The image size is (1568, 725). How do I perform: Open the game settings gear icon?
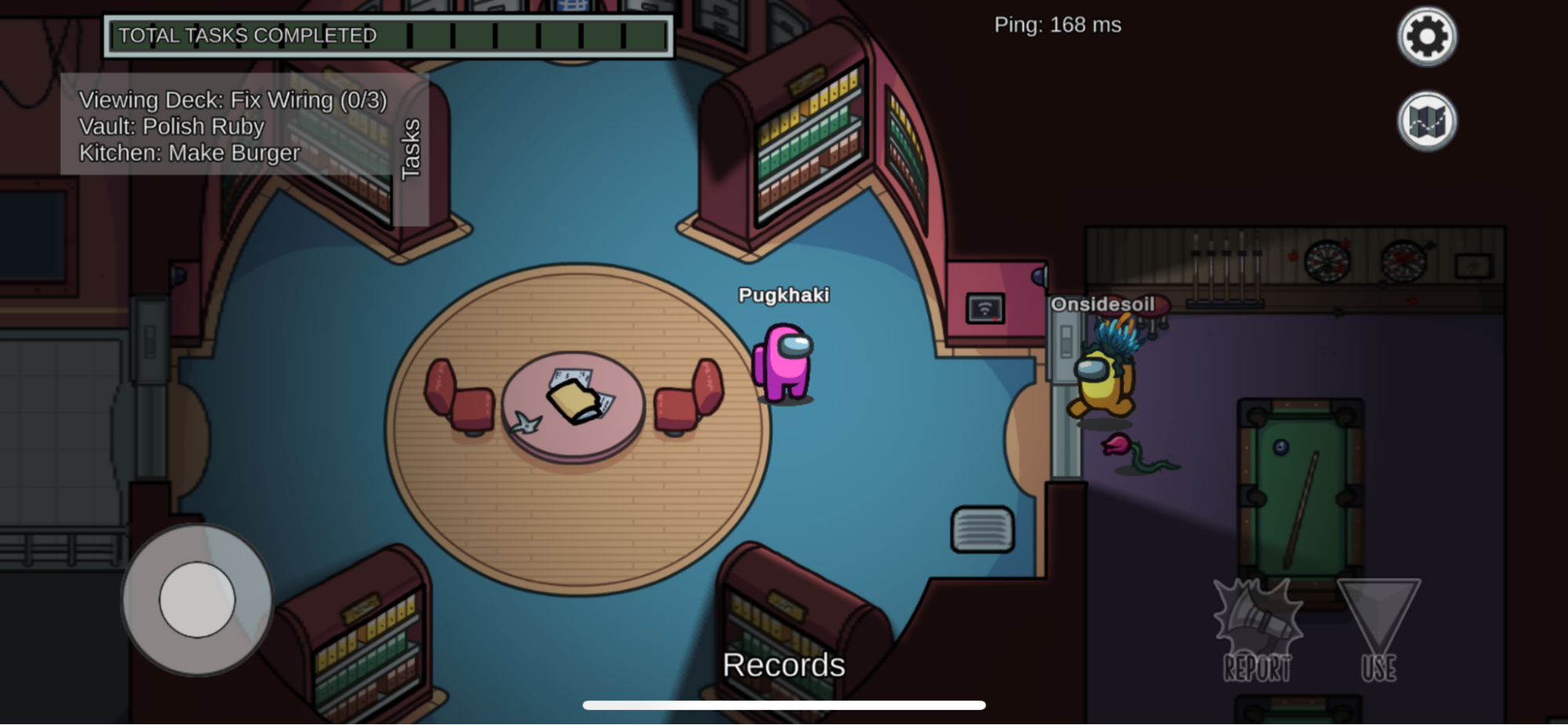click(x=1426, y=36)
